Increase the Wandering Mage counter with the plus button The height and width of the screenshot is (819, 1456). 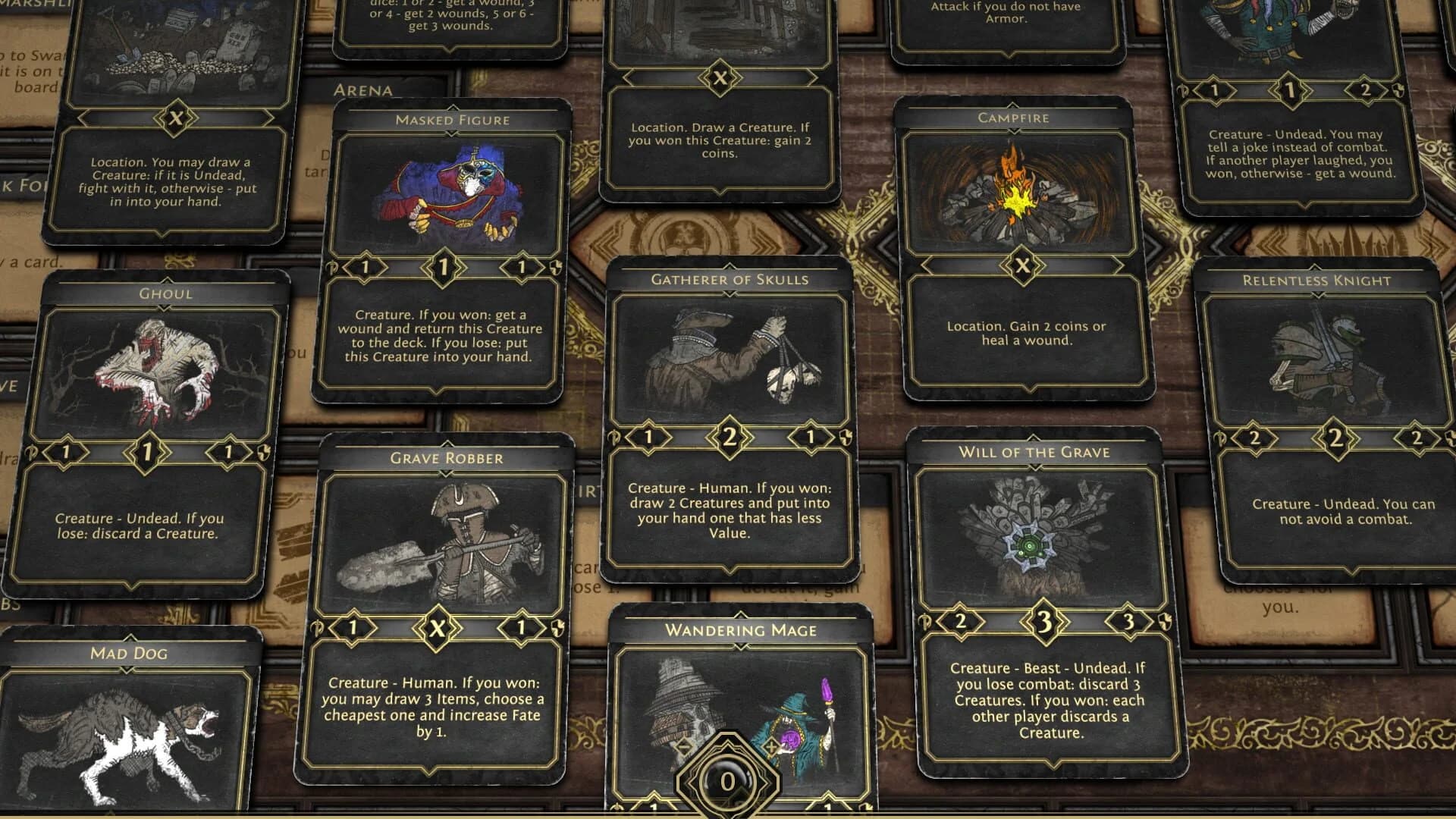(771, 746)
